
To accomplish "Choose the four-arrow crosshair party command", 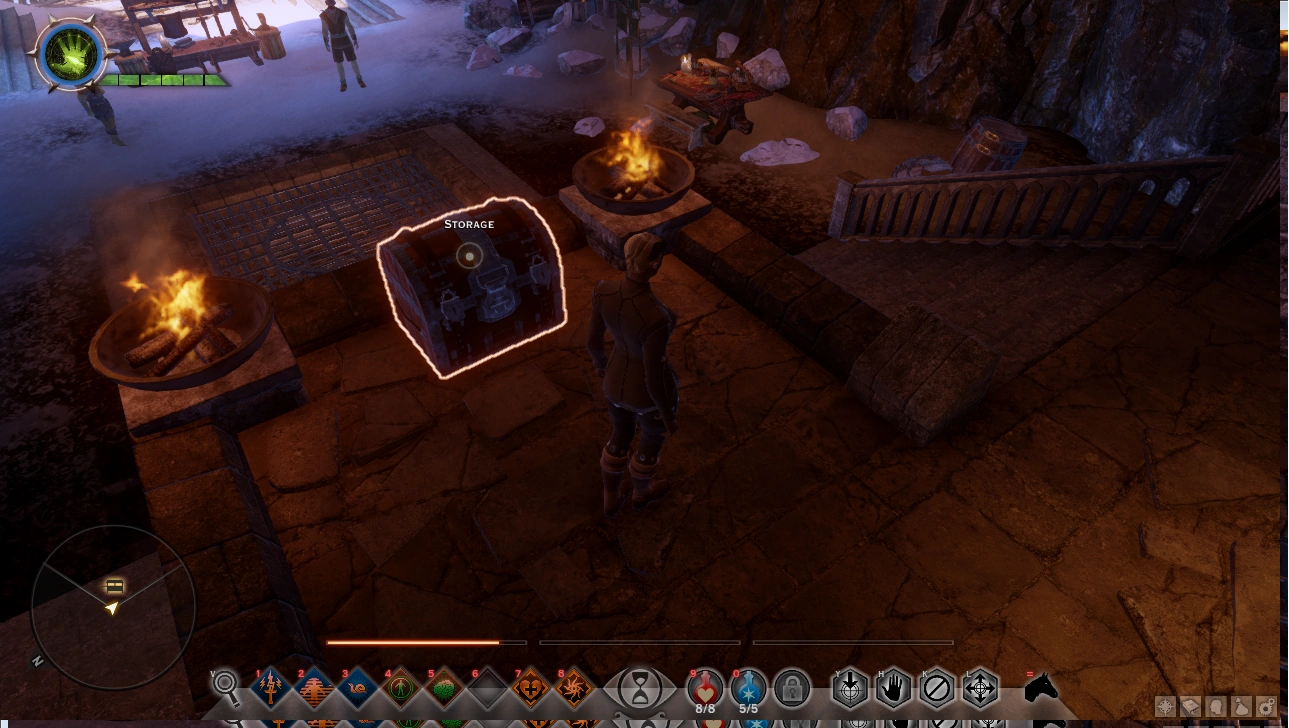I will point(980,688).
